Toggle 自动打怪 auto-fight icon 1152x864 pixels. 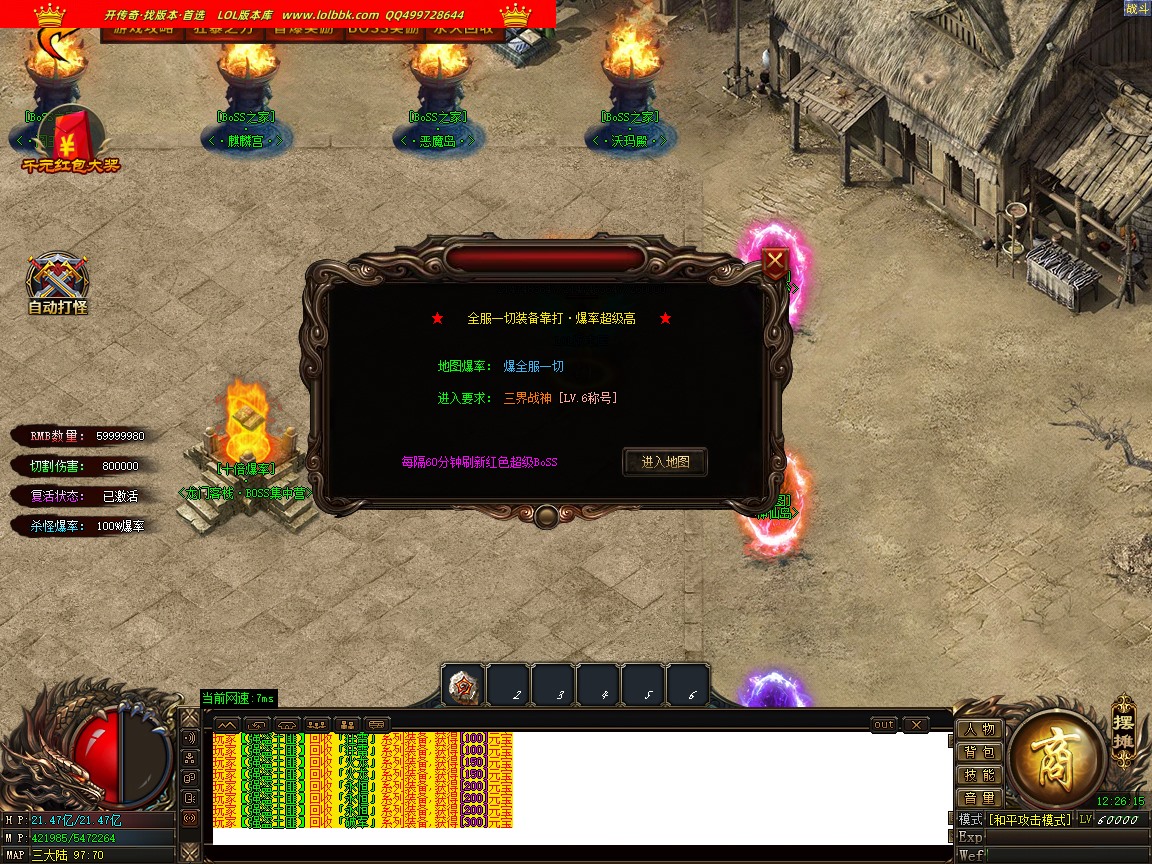click(58, 283)
